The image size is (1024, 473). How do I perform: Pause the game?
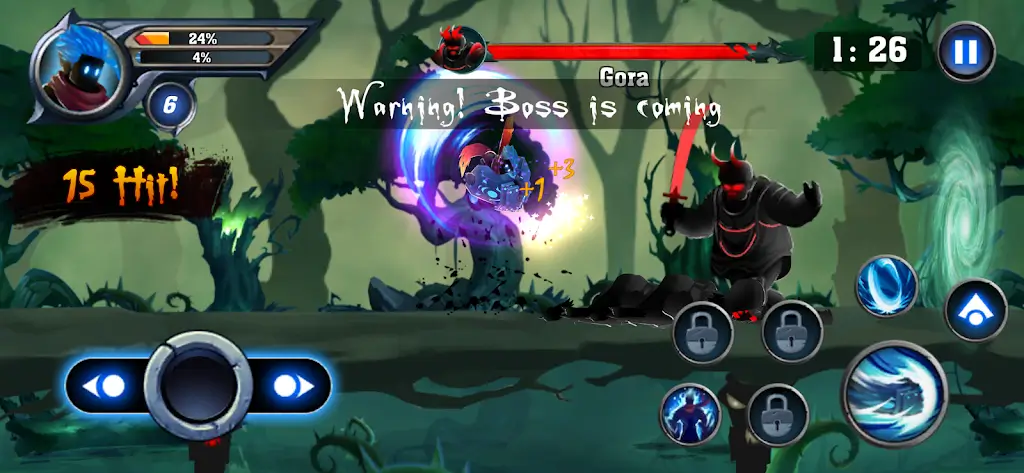[965, 52]
